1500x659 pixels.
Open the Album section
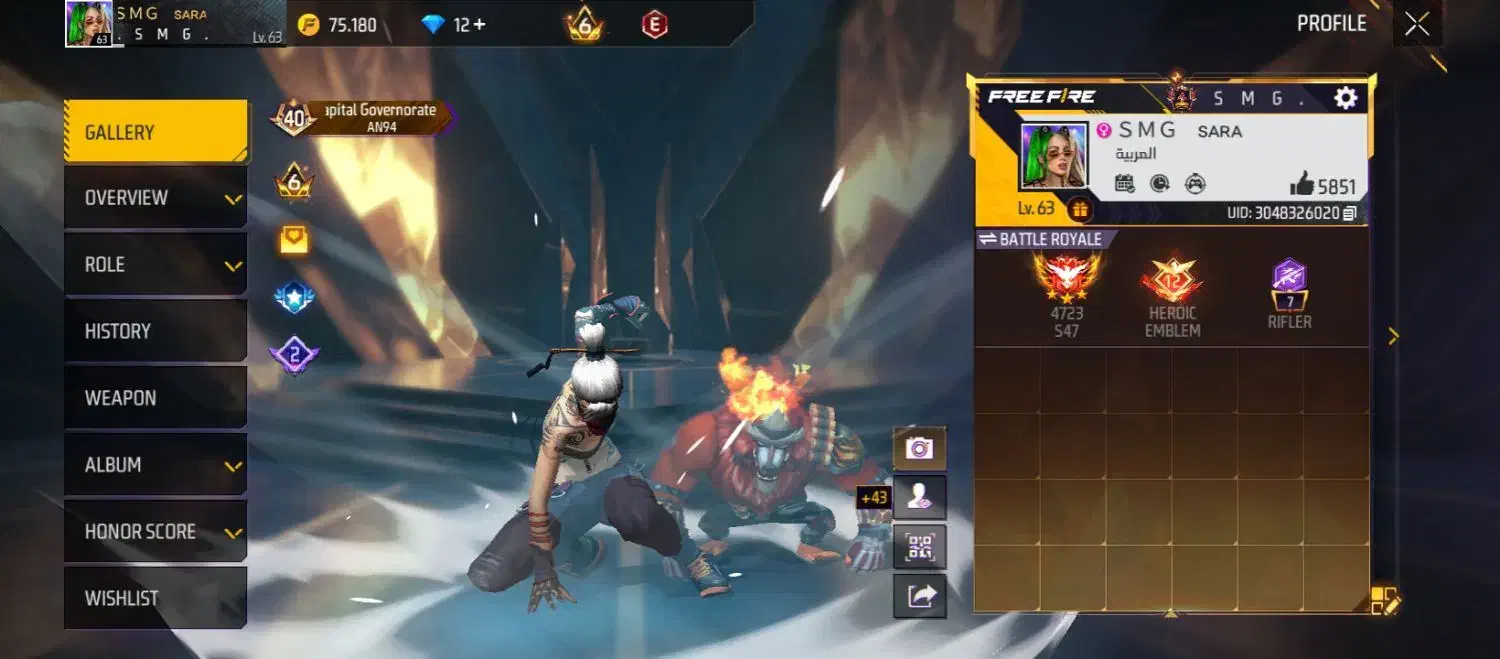pos(155,465)
